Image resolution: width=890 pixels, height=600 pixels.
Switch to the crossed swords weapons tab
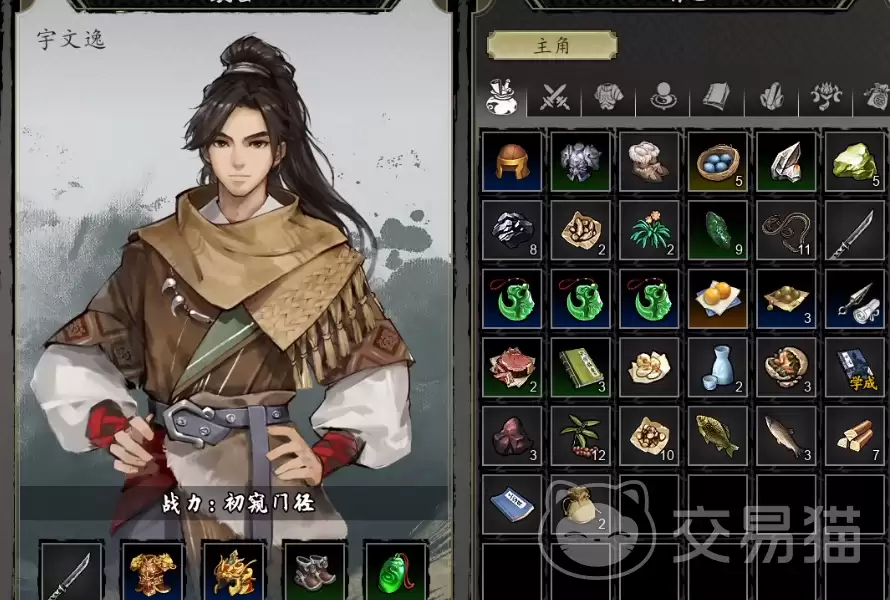tap(555, 97)
